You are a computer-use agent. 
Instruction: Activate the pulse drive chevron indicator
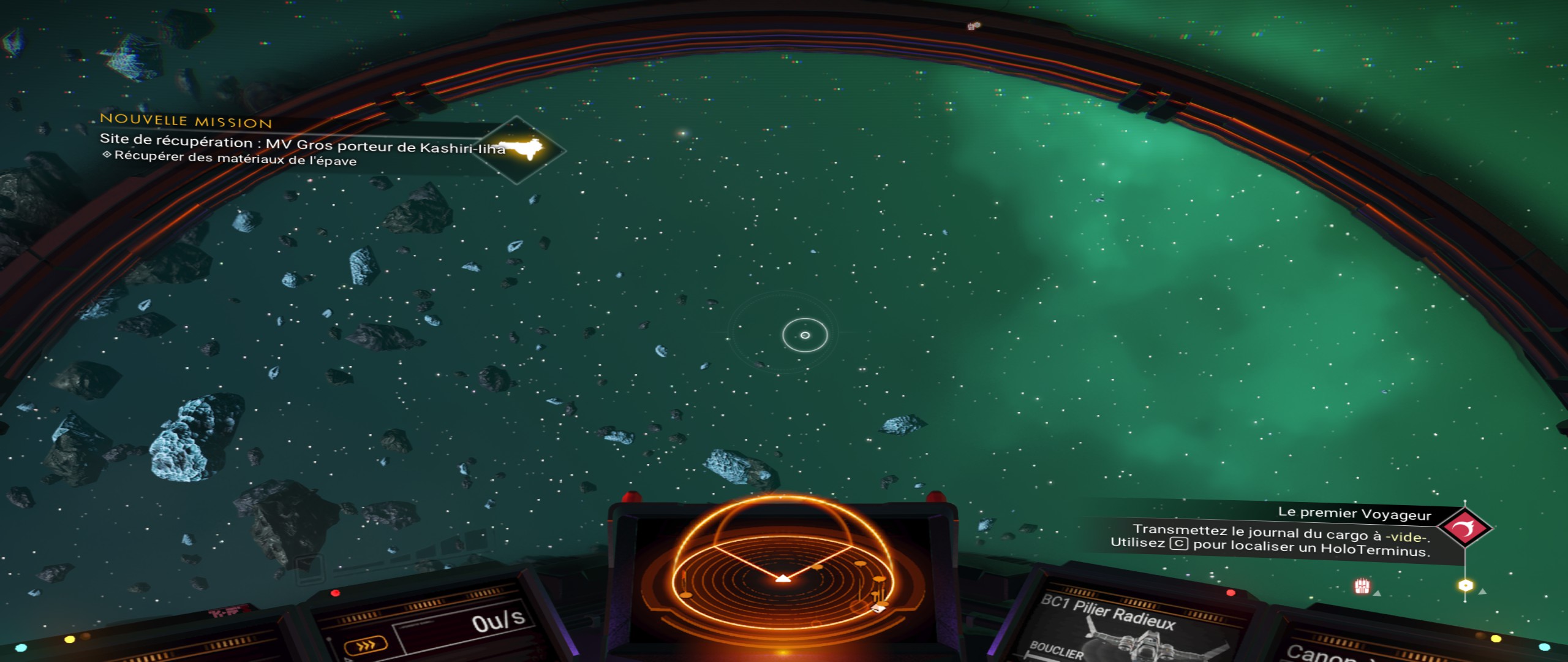(366, 645)
